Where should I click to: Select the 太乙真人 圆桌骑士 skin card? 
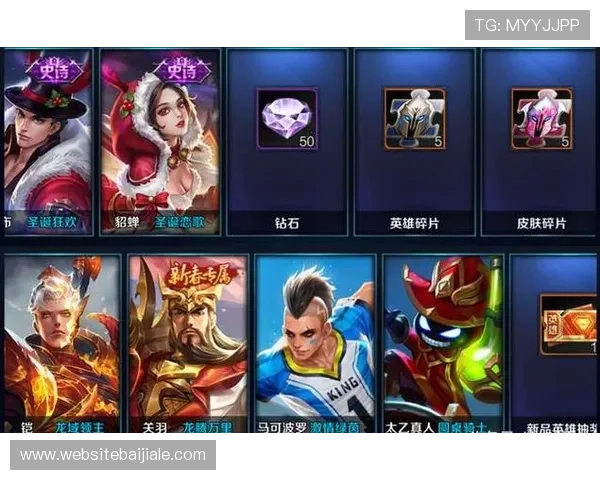coord(441,345)
